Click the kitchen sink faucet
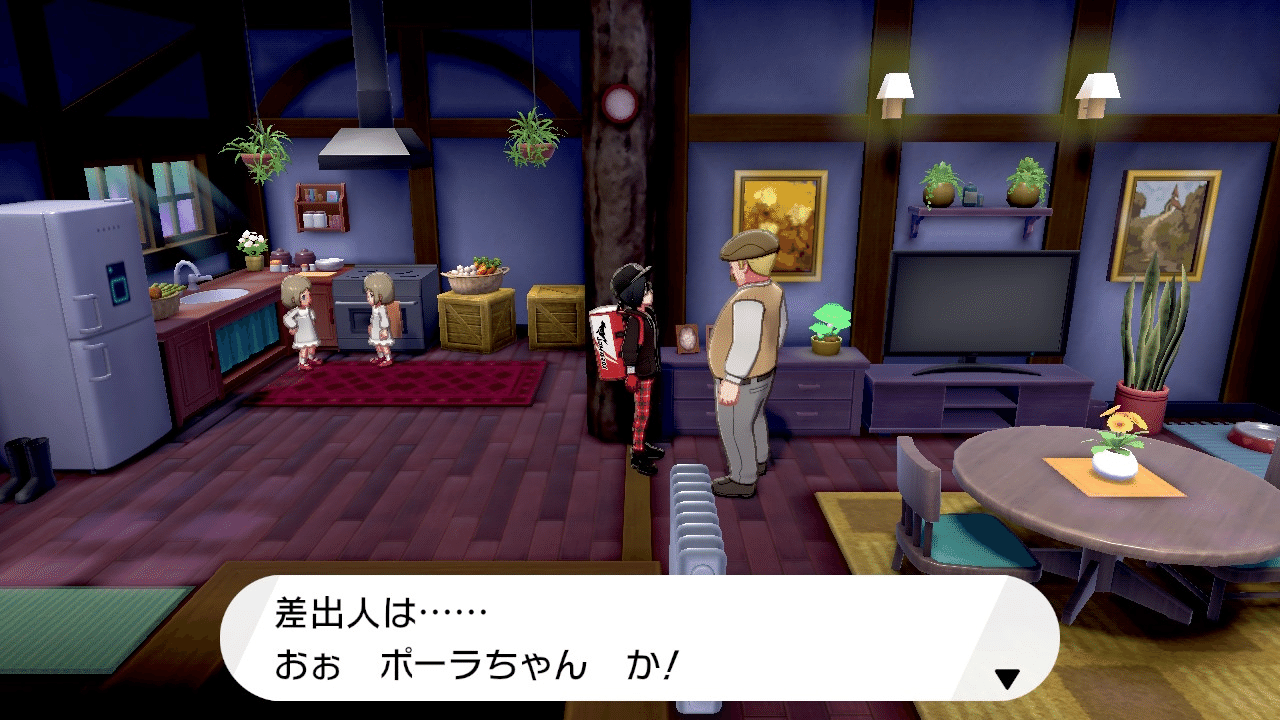 tap(185, 270)
